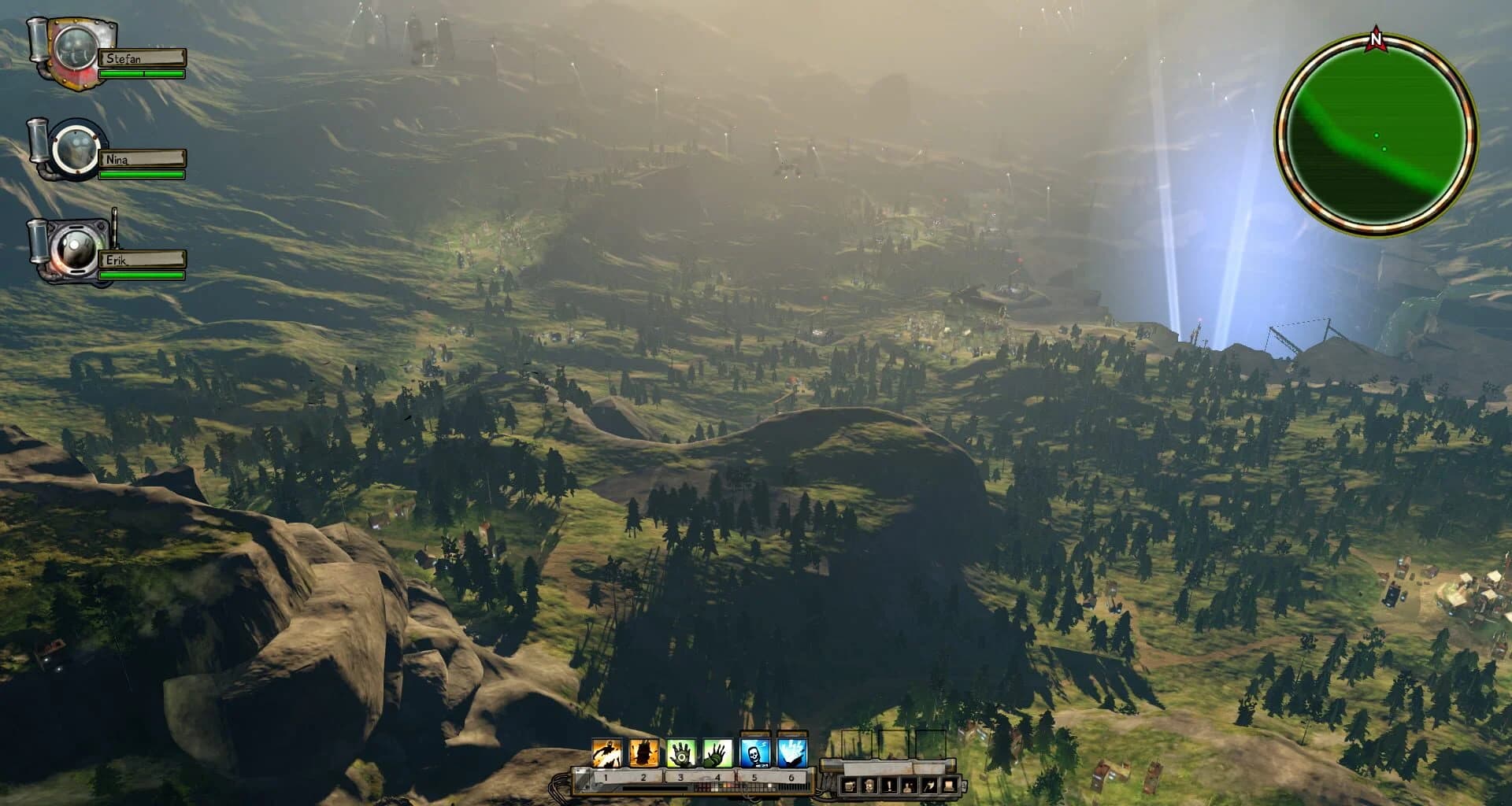1512x806 pixels.
Task: Click the north compass marker above the minimap
Action: pyautogui.click(x=1375, y=37)
